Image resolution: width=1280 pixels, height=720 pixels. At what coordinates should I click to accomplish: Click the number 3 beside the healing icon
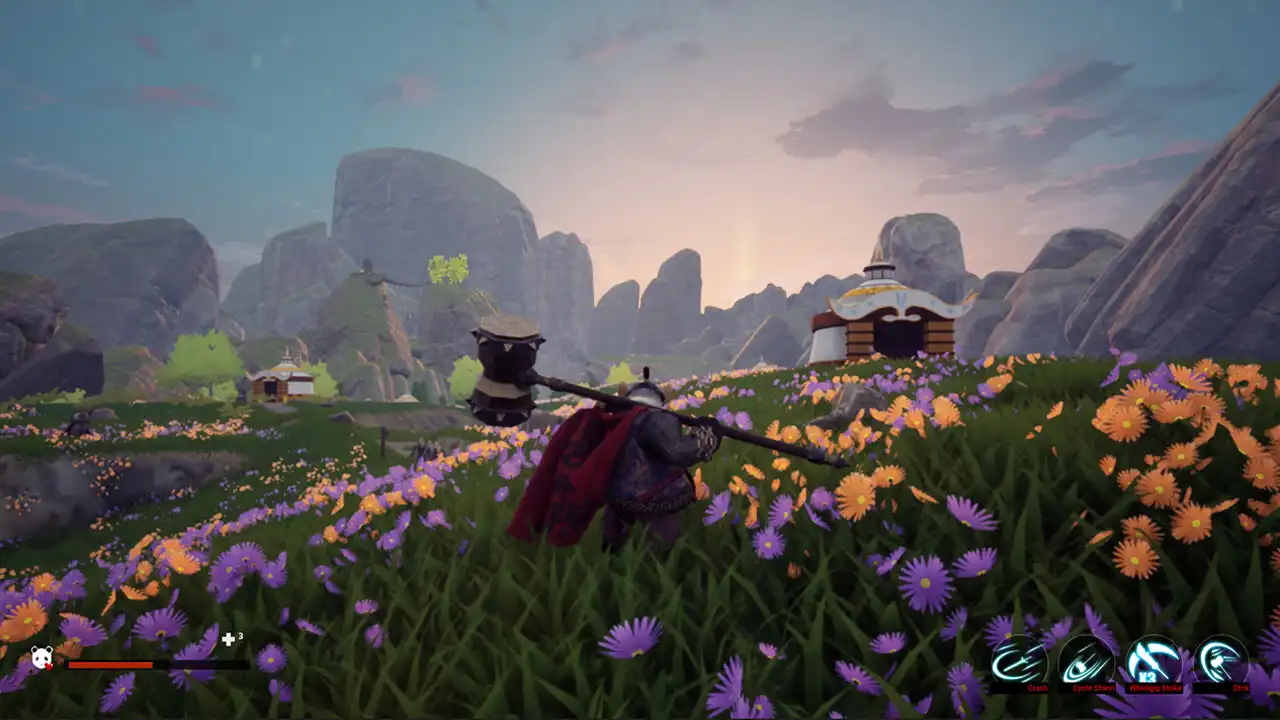click(240, 635)
